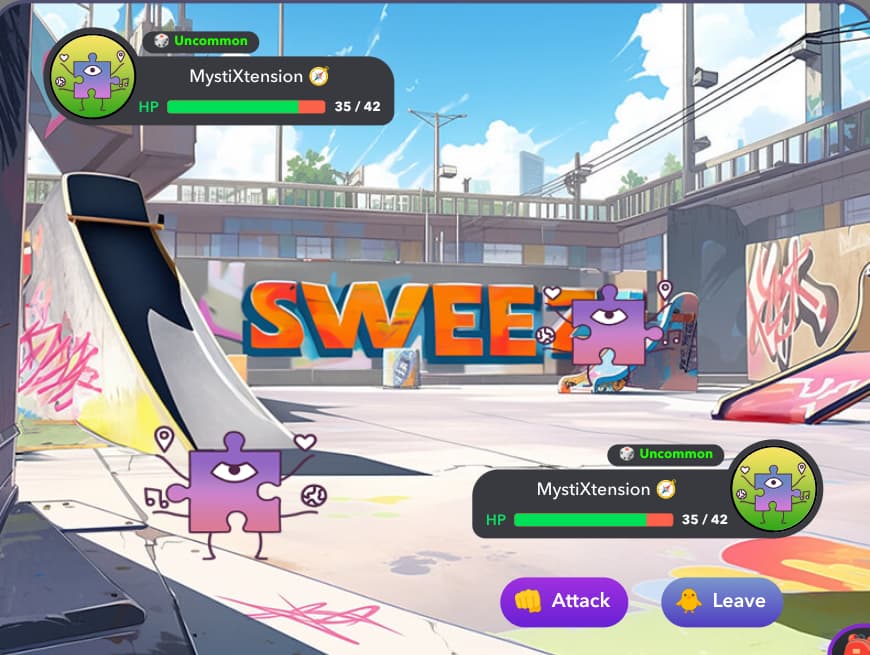Leave the battle
Screen dimensions: 870x655
[721, 601]
